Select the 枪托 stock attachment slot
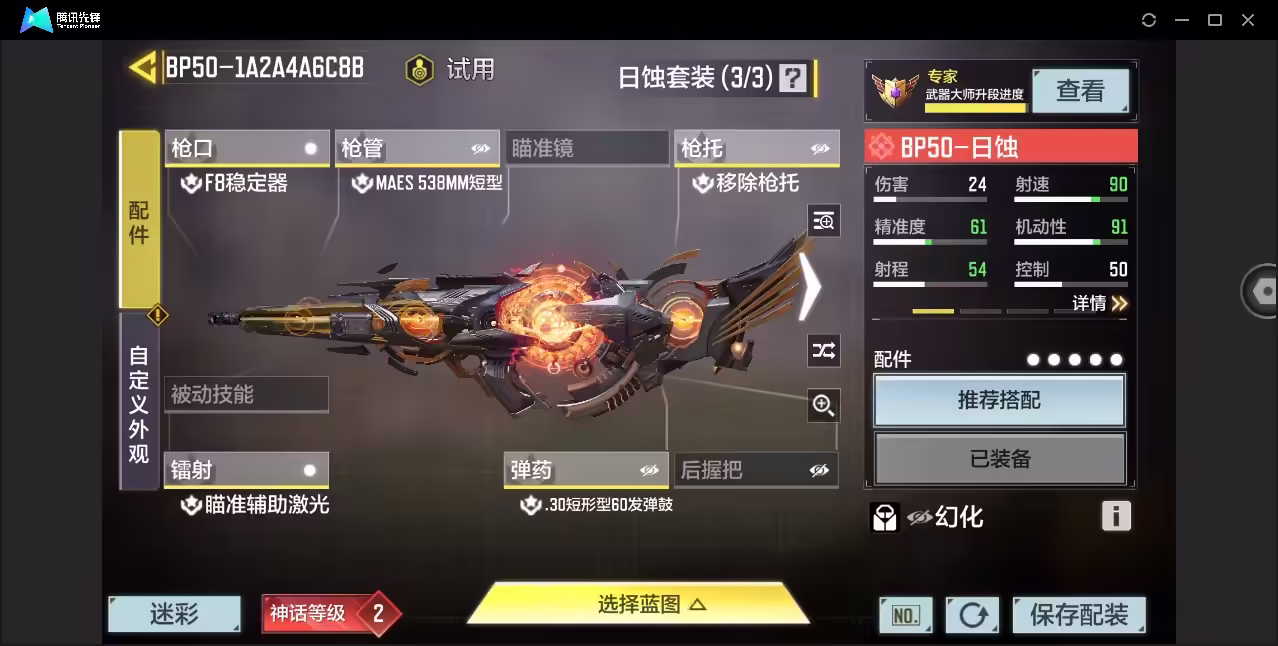Screen dimensions: 1278x646 pyautogui.click(x=755, y=149)
